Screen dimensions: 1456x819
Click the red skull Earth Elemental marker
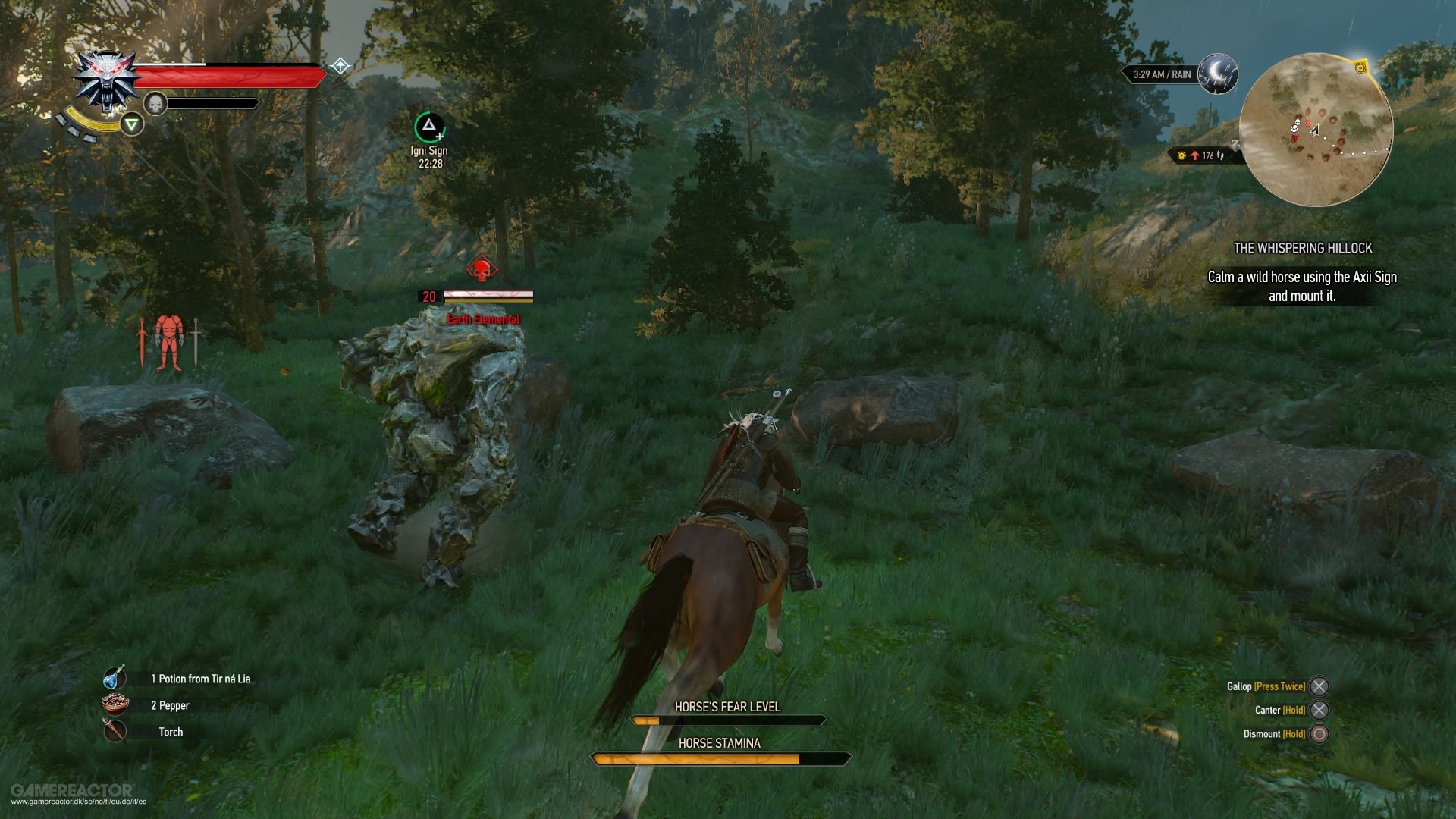click(x=482, y=268)
